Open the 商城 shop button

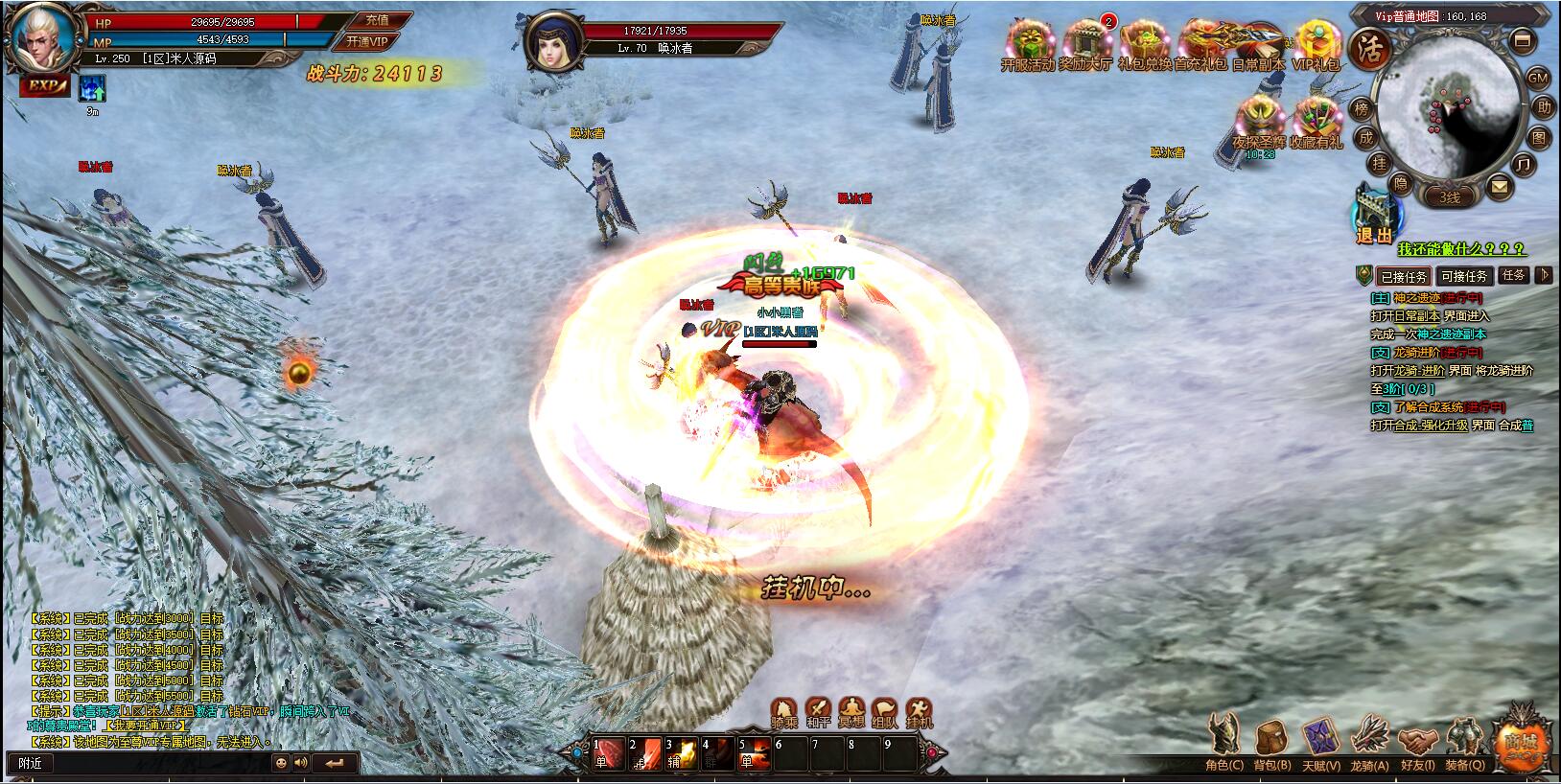[x=1523, y=741]
